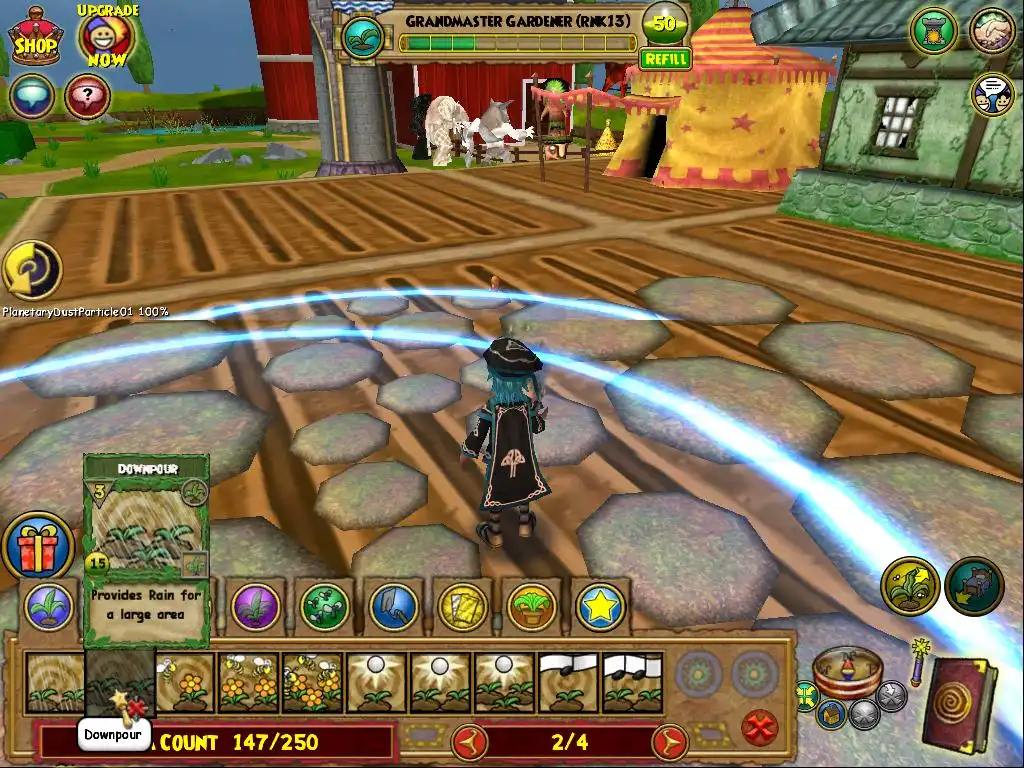1024x768 pixels.
Task: Switch to the potted plant category
Action: click(x=531, y=606)
